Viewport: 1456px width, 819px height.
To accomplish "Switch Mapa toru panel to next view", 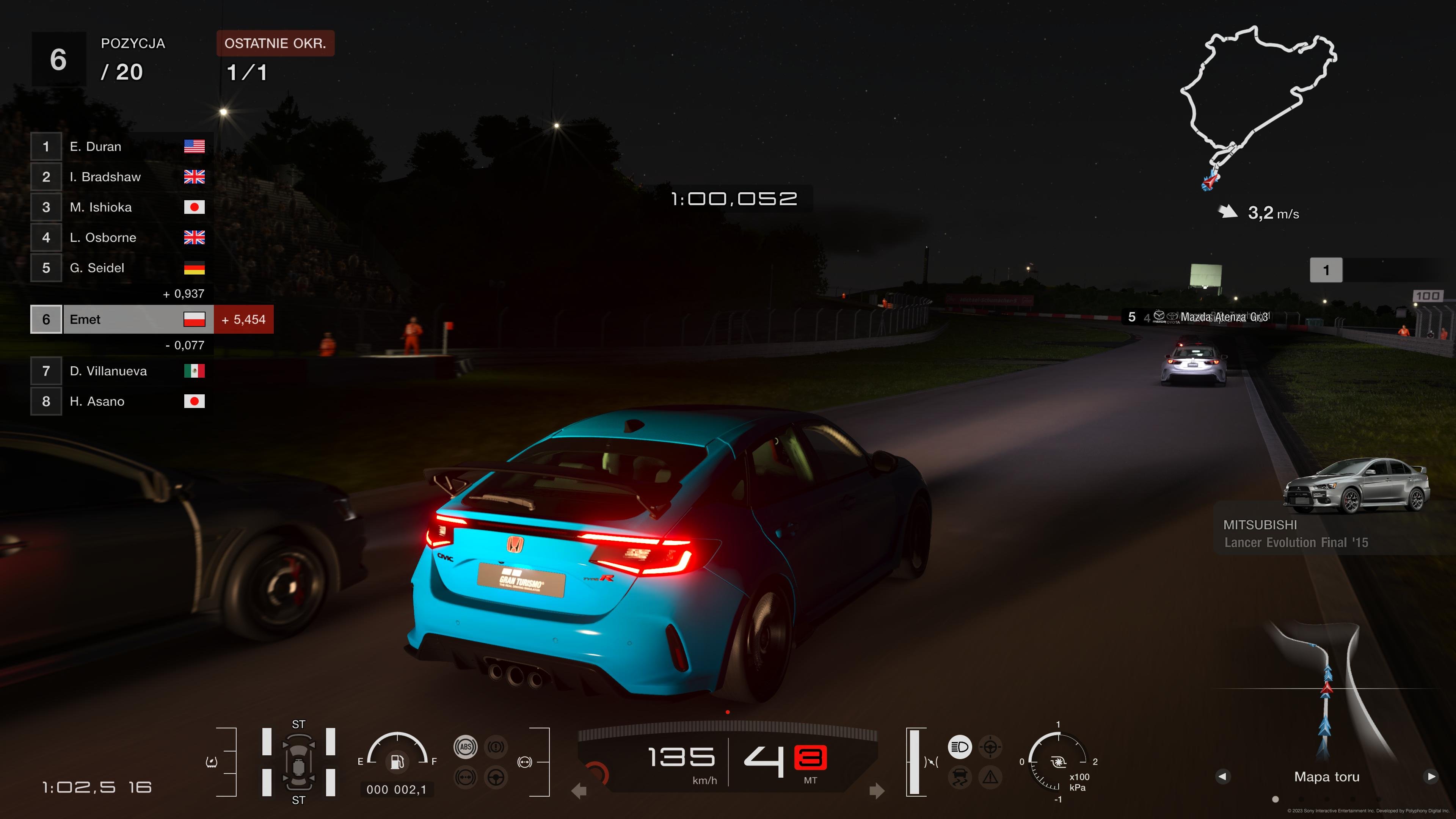I will pos(1431,776).
